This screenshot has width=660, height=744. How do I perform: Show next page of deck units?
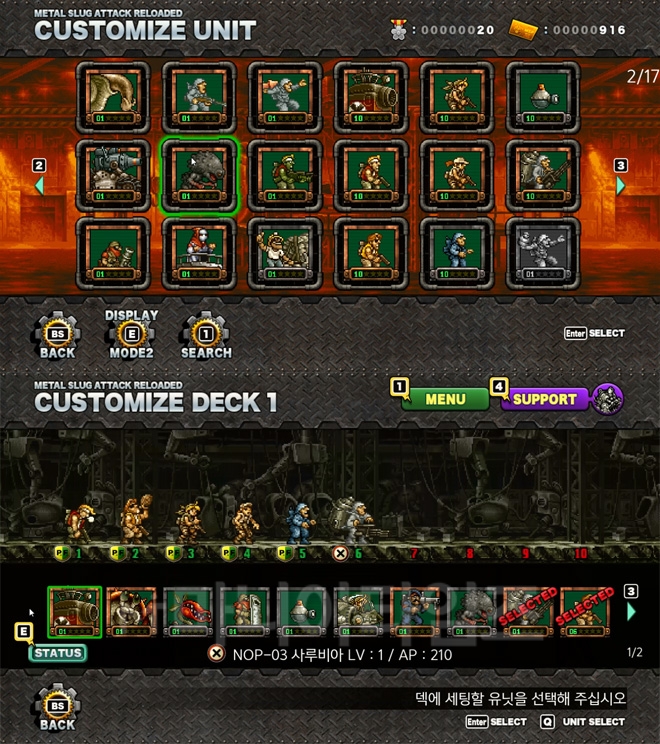631,610
